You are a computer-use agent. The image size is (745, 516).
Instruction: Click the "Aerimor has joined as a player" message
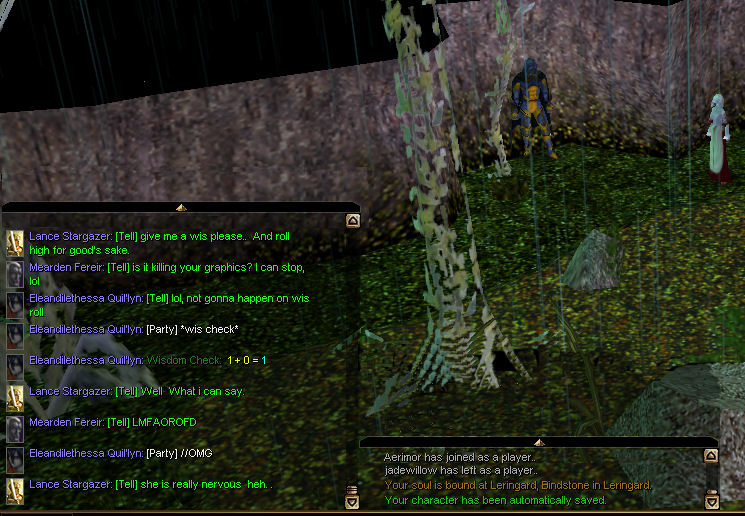click(460, 457)
